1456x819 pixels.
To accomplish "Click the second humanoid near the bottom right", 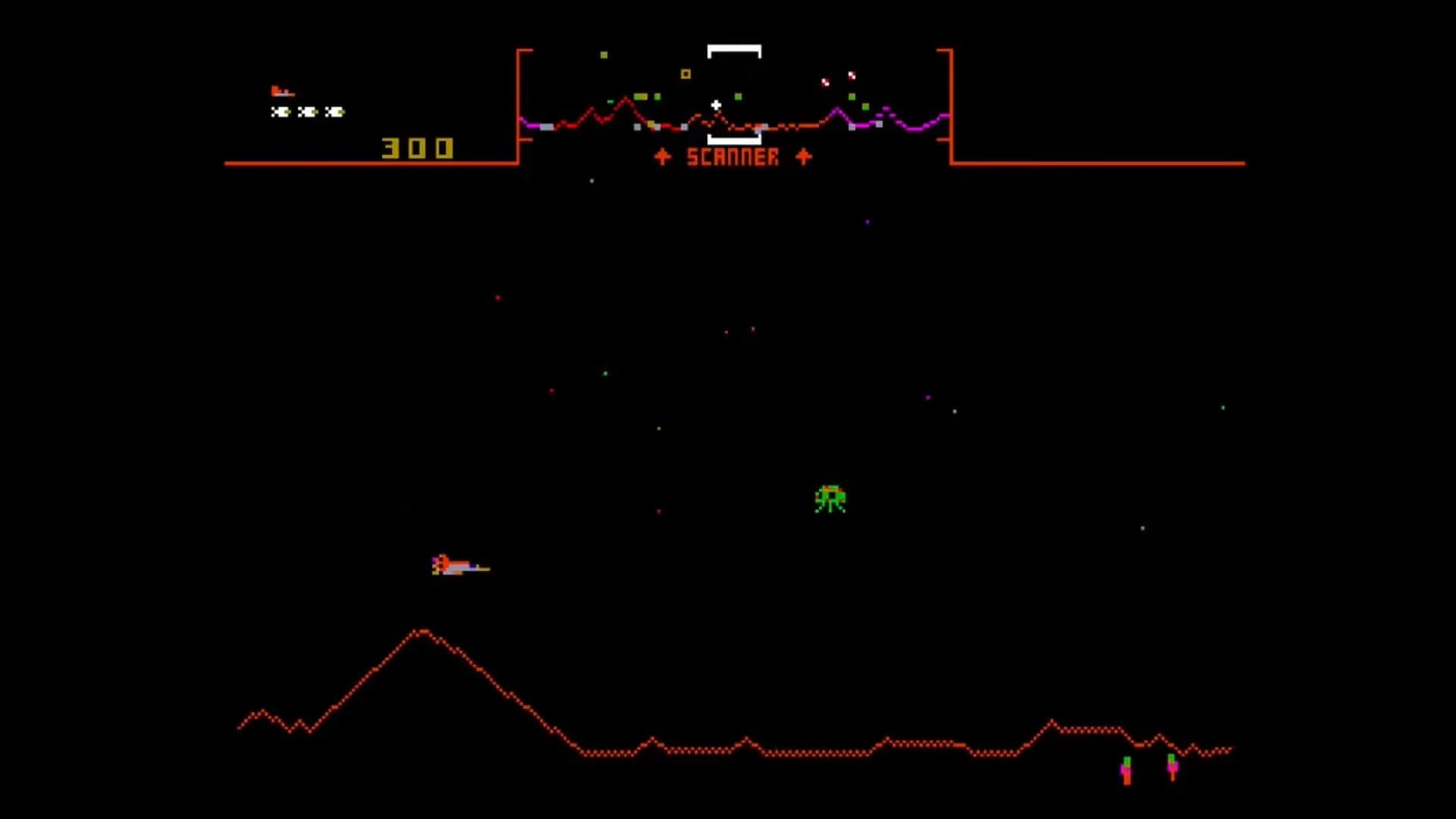I will click(x=1172, y=767).
